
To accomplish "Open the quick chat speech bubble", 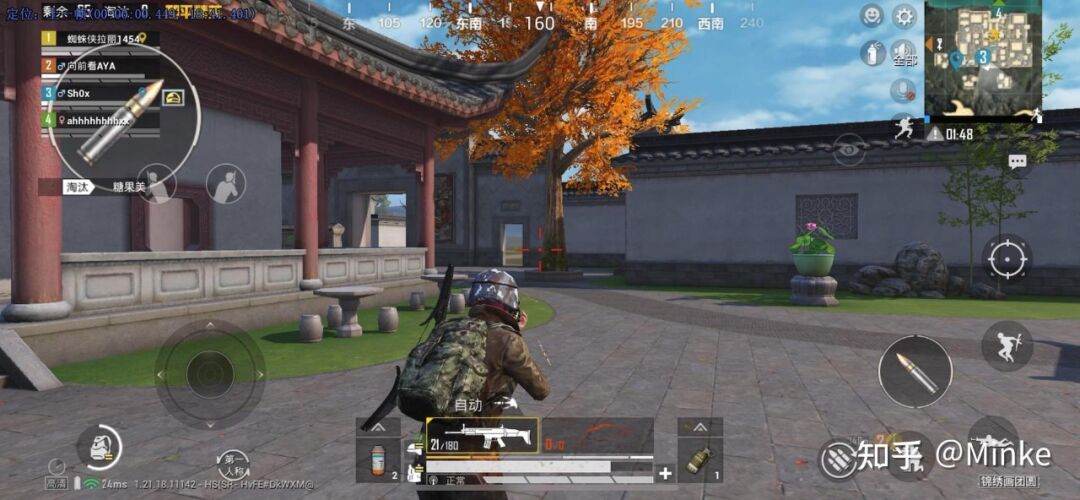I will 1017,161.
